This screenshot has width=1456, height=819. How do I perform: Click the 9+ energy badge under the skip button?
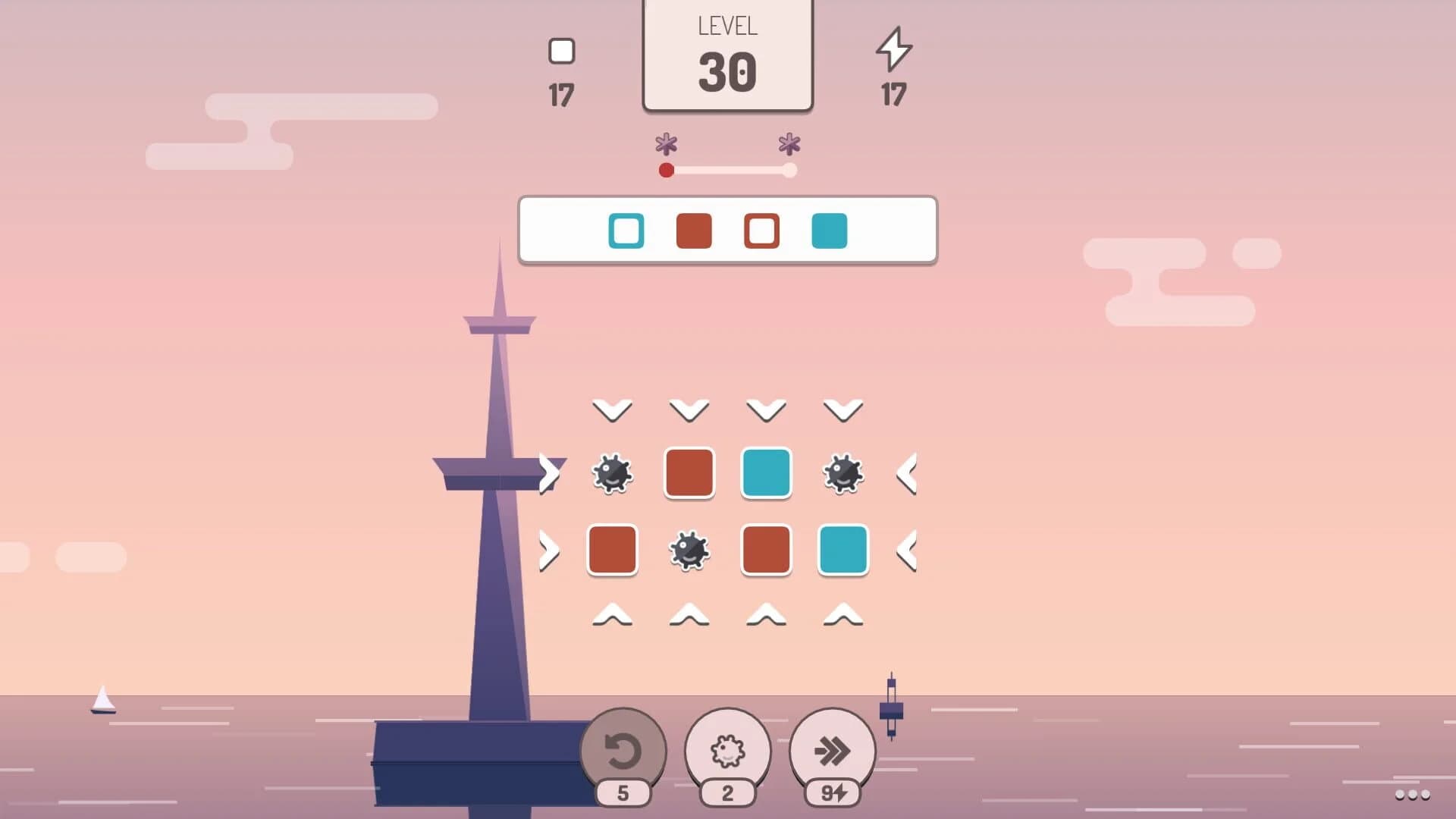coord(834,793)
